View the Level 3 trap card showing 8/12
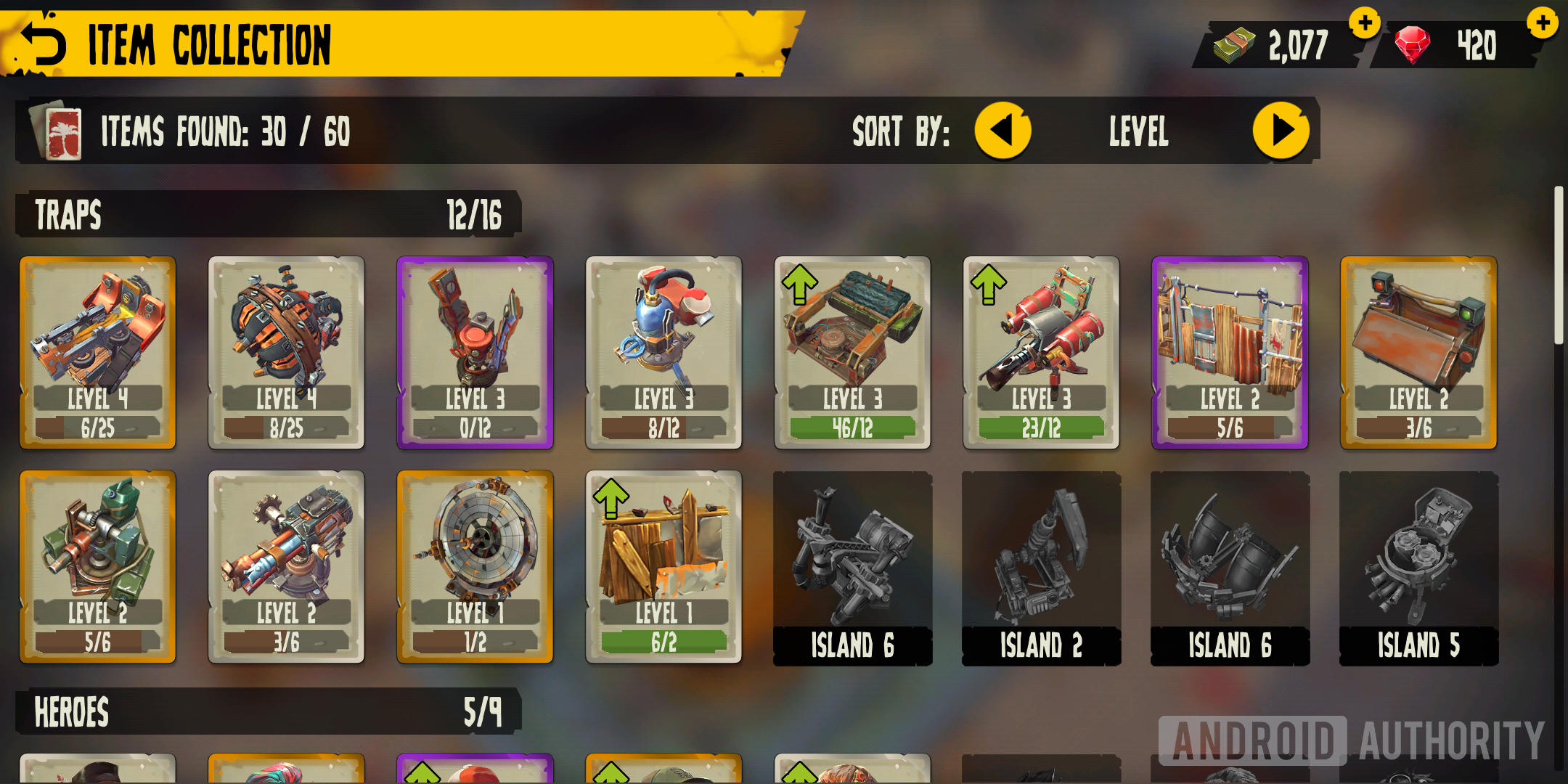Image resolution: width=1568 pixels, height=784 pixels. pos(664,352)
